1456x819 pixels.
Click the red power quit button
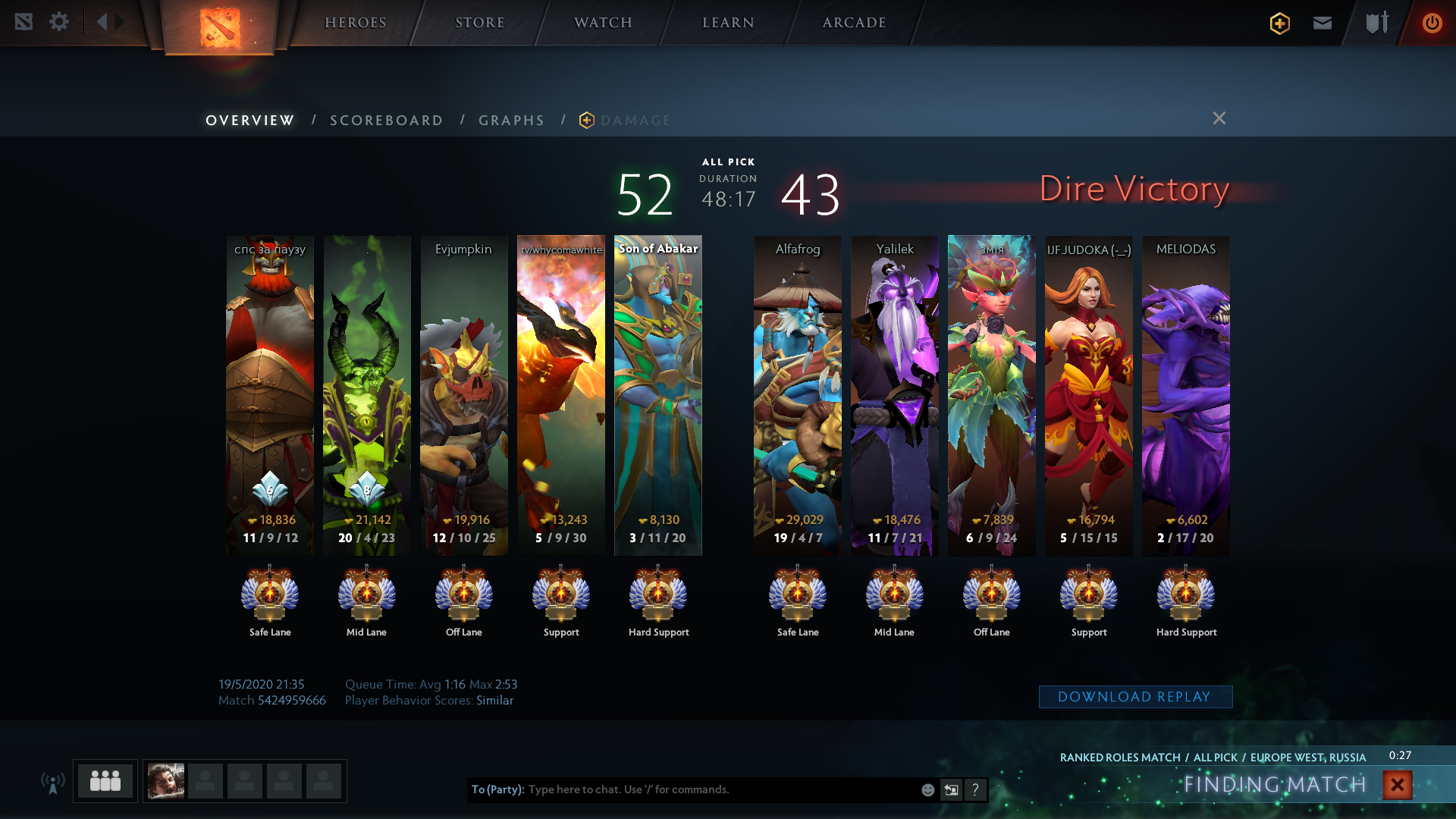1432,23
